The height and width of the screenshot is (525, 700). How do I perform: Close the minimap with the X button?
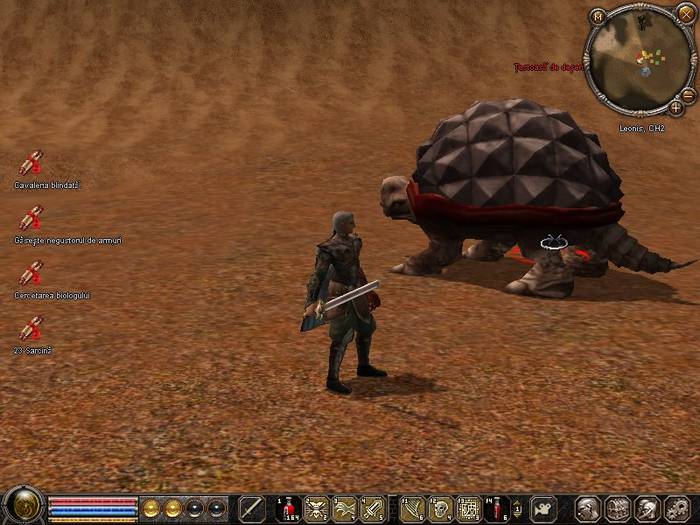click(685, 13)
